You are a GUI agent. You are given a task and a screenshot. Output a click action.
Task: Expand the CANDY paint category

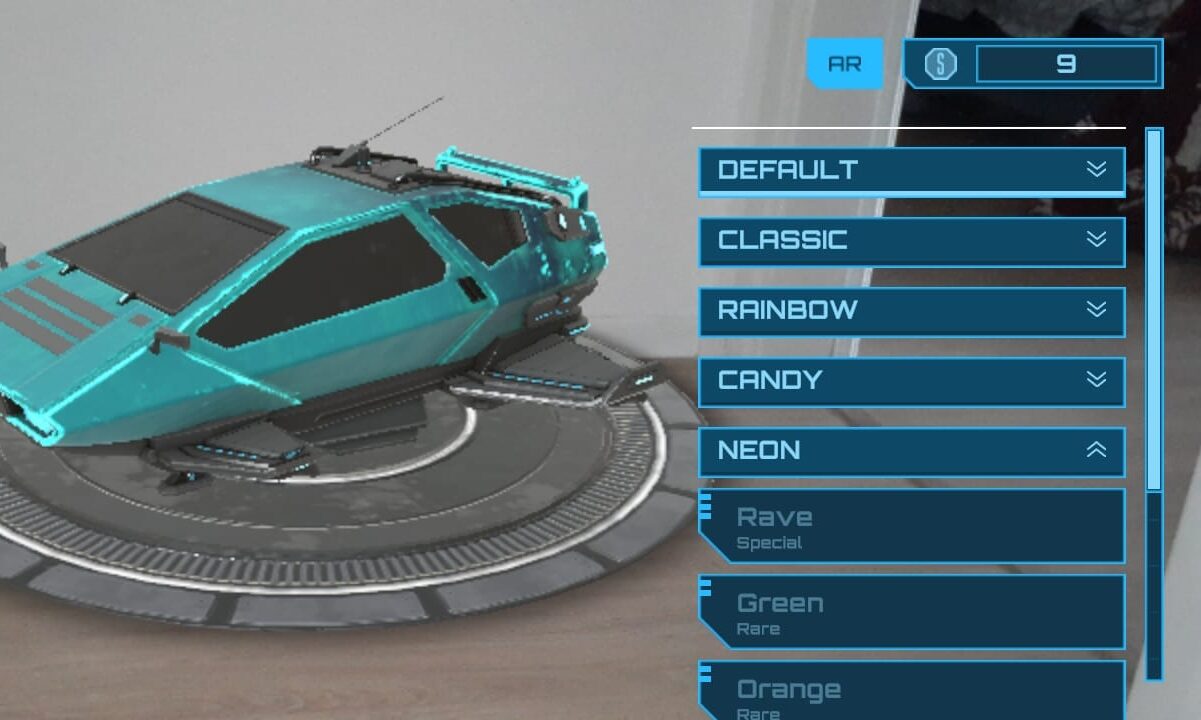[911, 380]
